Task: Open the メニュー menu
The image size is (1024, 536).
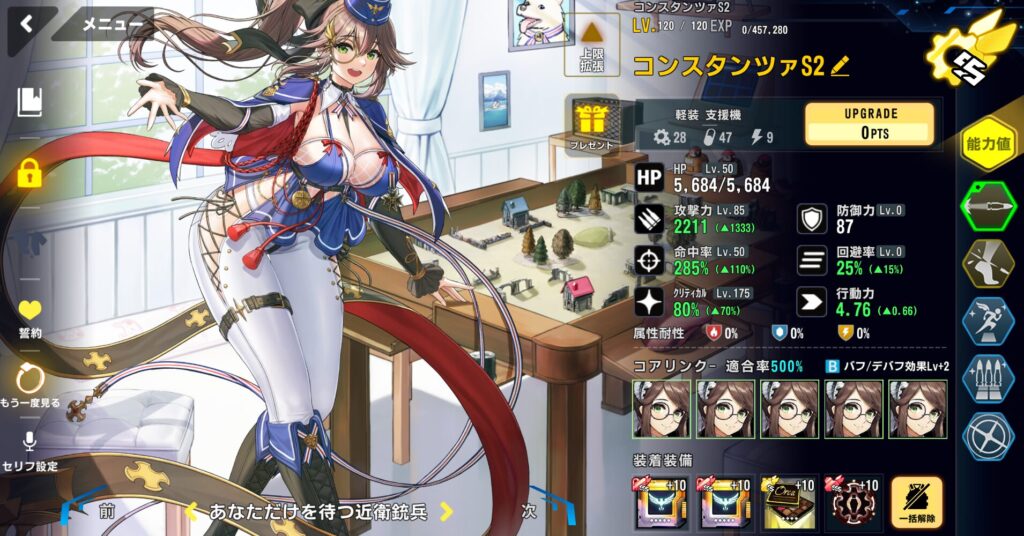Action: coord(106,24)
